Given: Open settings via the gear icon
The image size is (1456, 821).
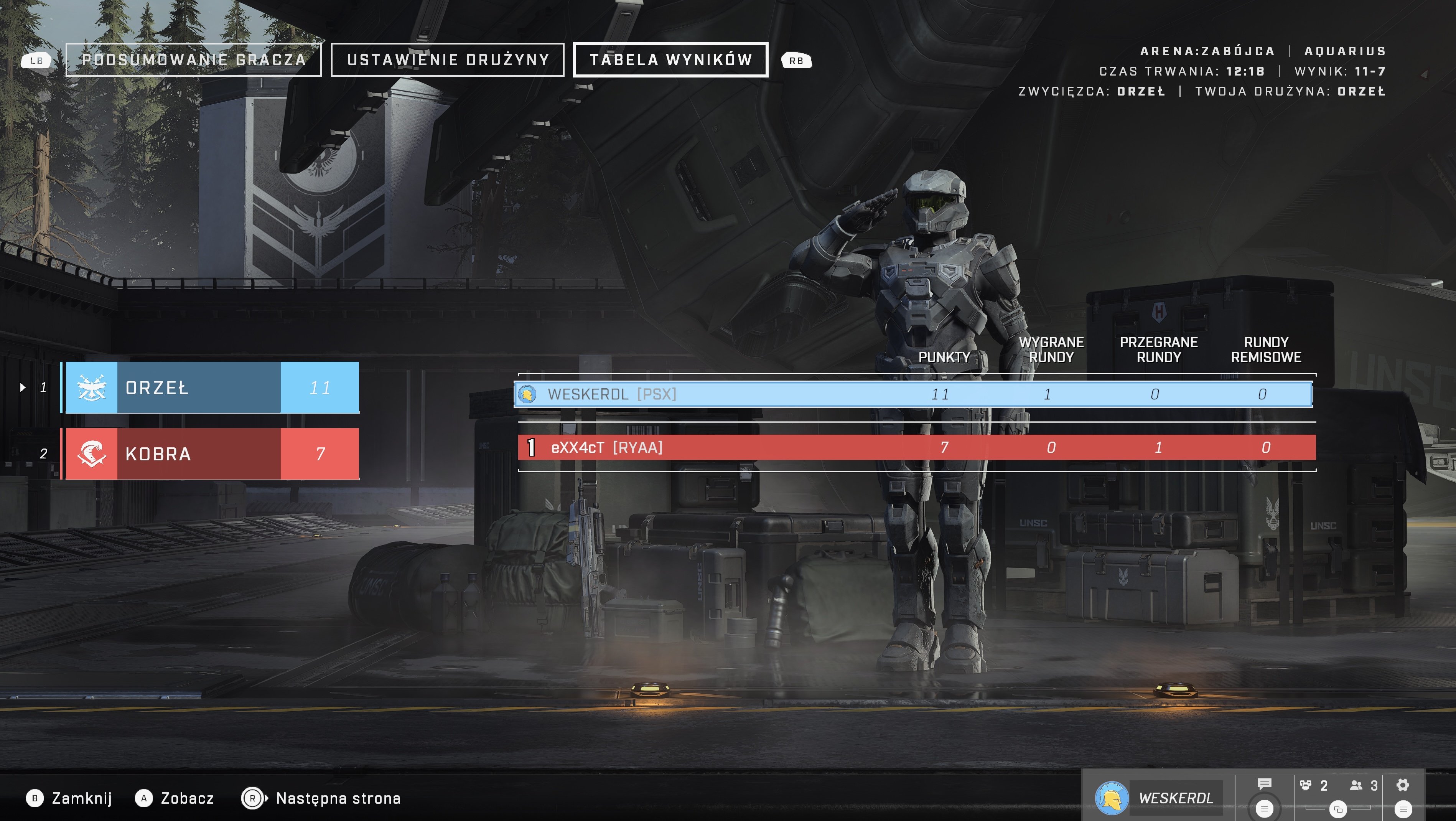Looking at the screenshot, I should (x=1403, y=785).
